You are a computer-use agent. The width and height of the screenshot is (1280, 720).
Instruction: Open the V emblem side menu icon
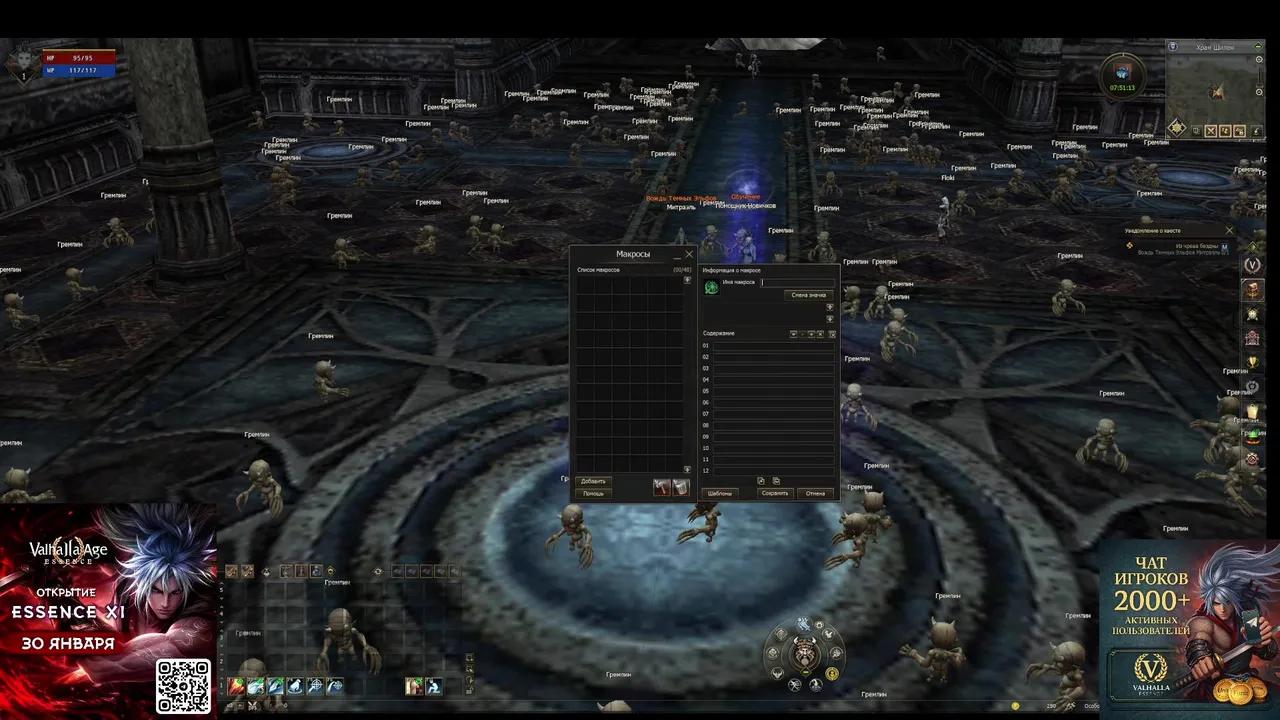click(1252, 264)
